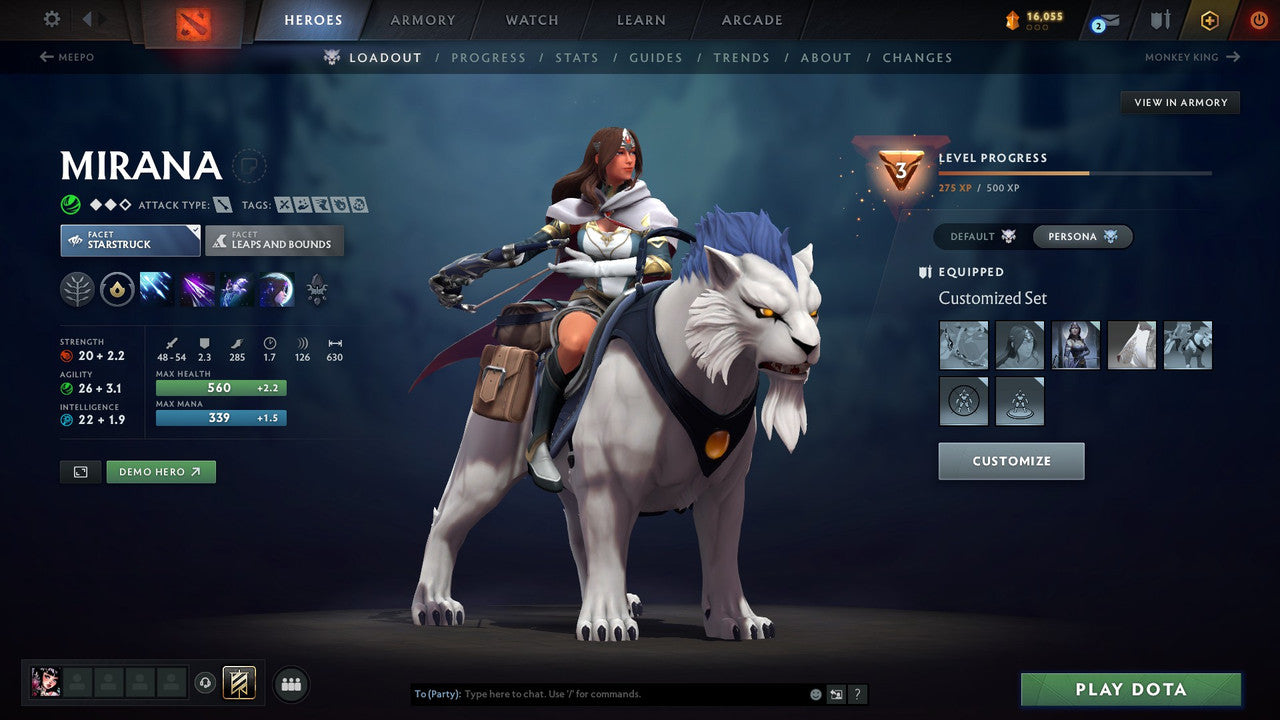Switch to the ARCADE tab
Image resolution: width=1280 pixels, height=720 pixels.
click(751, 19)
